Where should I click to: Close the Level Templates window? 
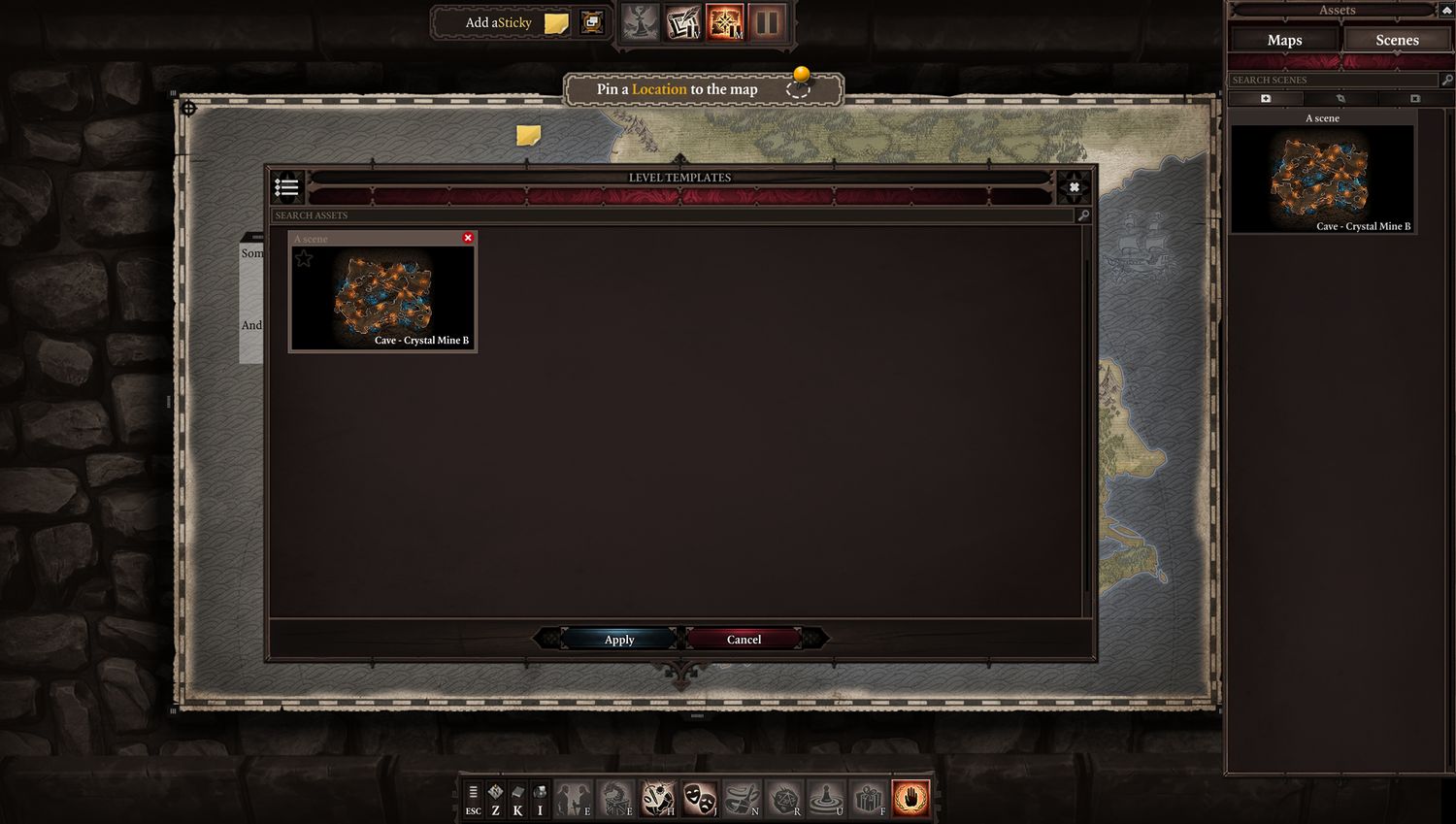[1074, 187]
